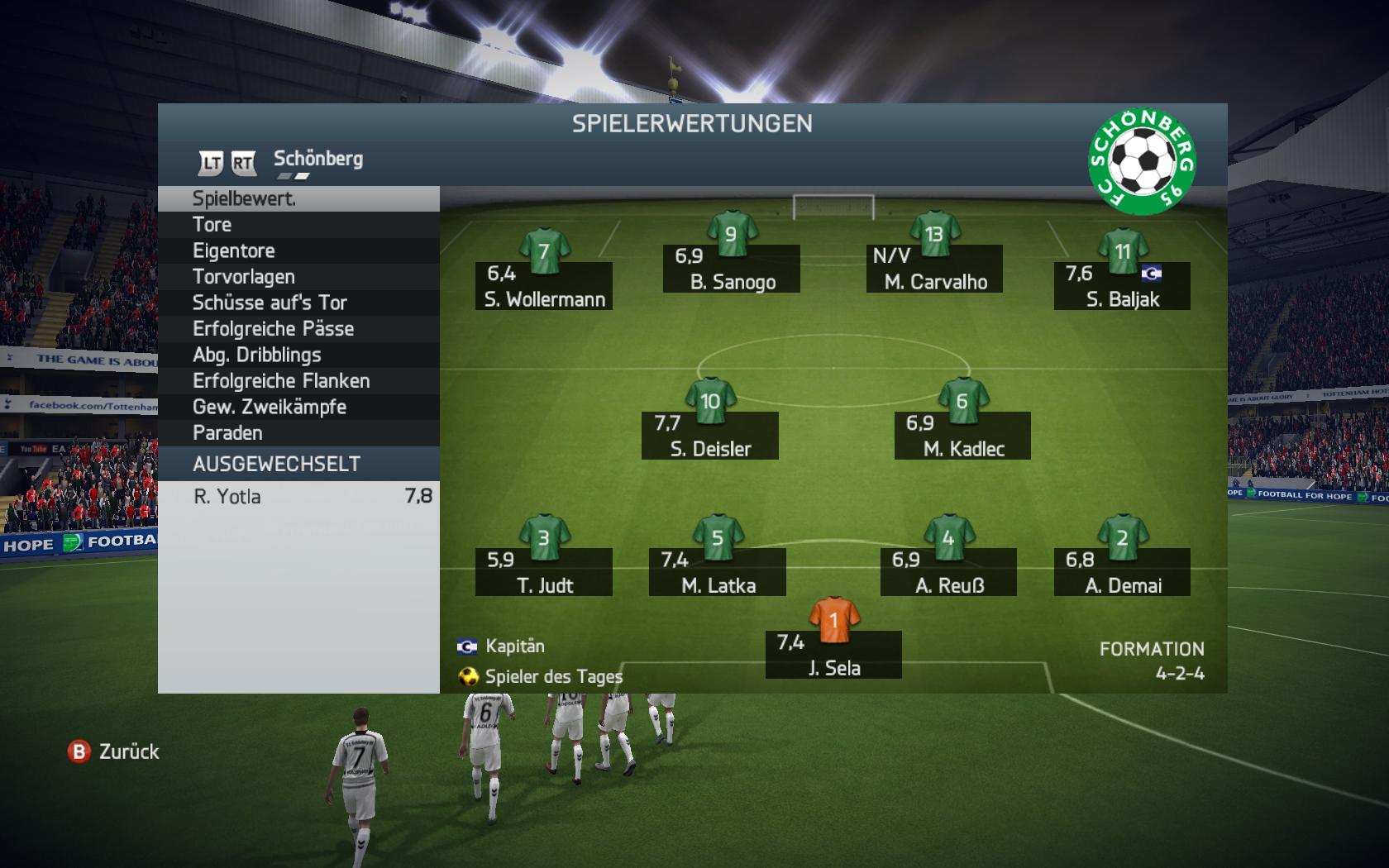
Task: Select defender A. Demai's card
Action: pos(1122,571)
